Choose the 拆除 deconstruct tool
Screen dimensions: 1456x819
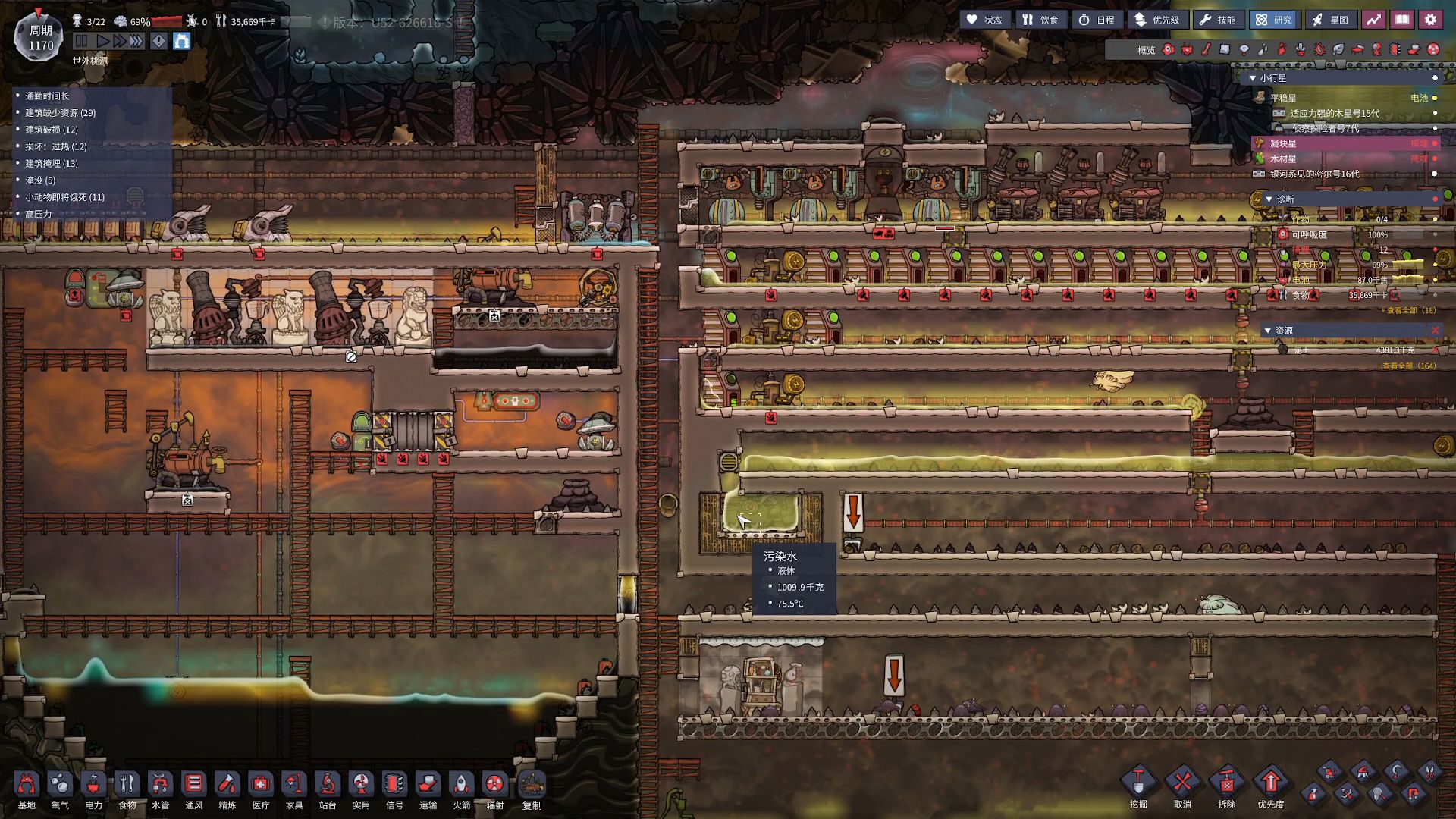(x=1226, y=785)
